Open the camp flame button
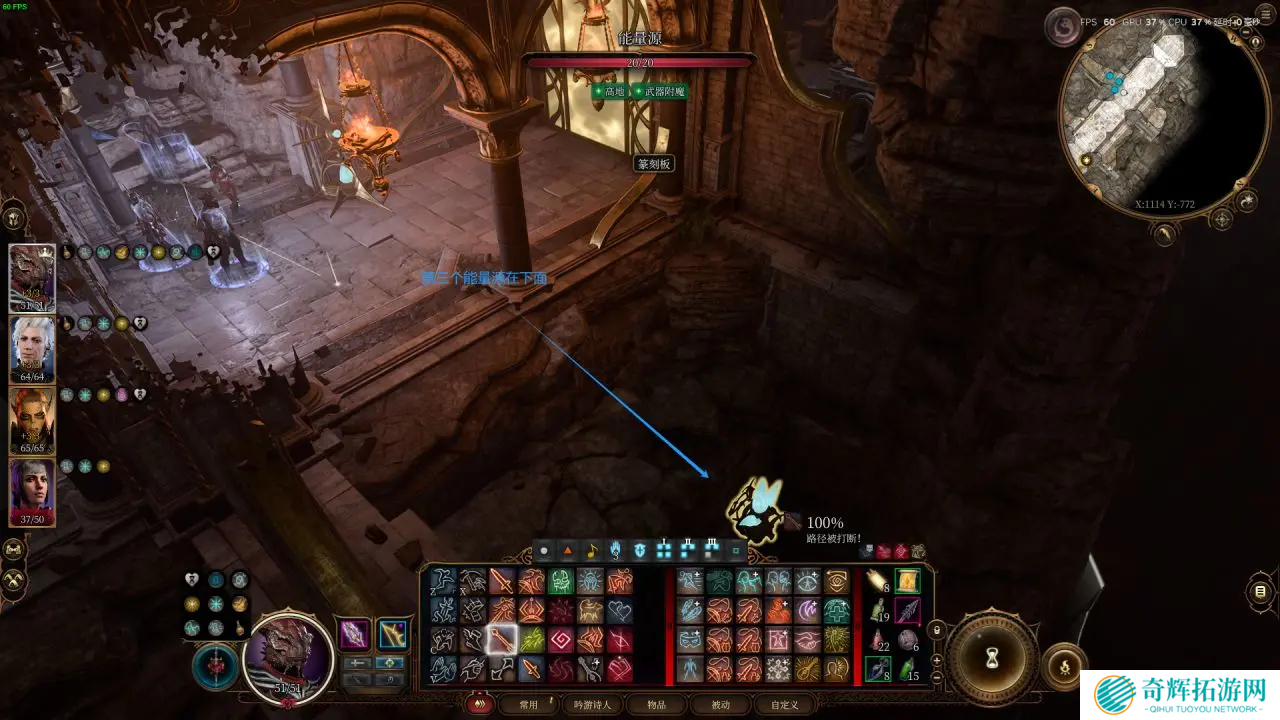 coord(1066,664)
